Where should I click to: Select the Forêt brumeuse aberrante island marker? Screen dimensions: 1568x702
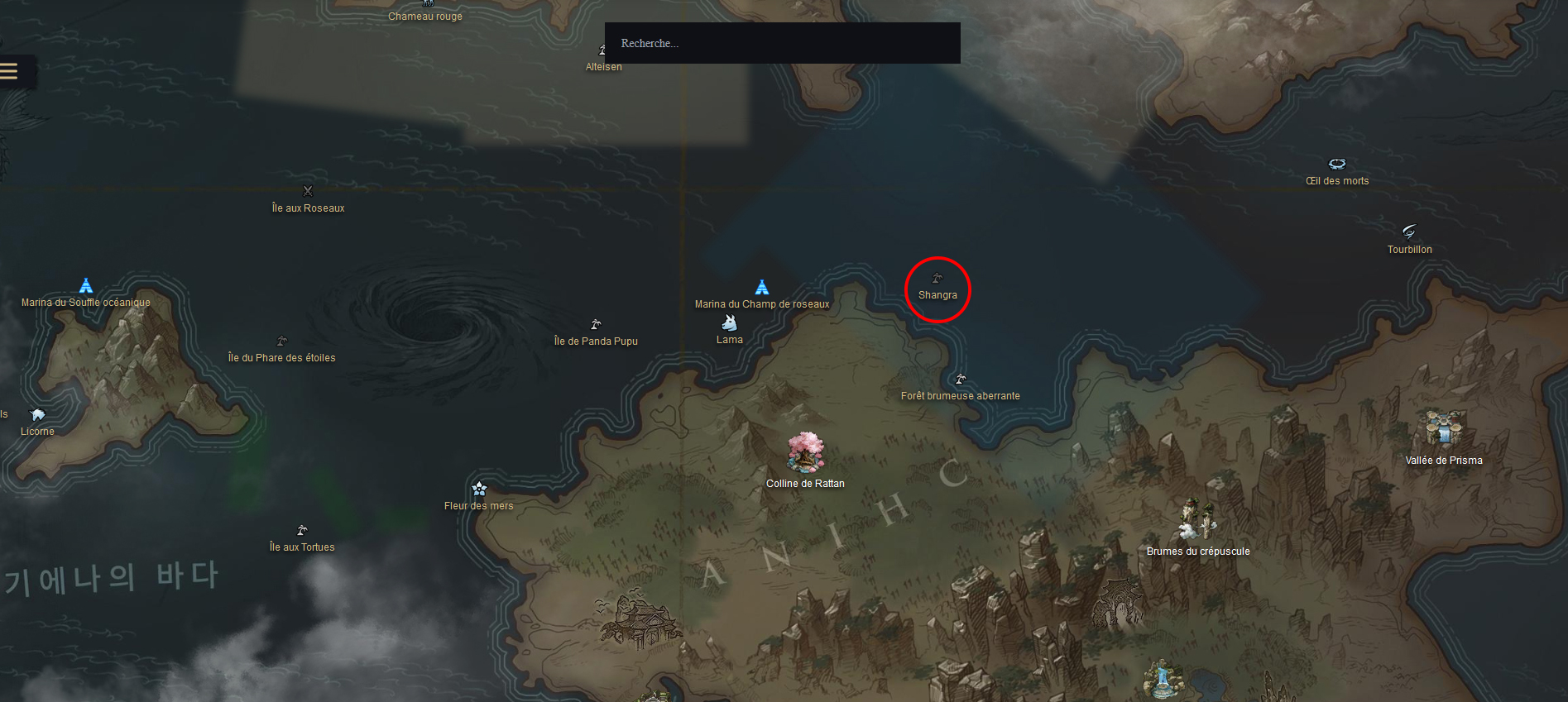click(960, 379)
